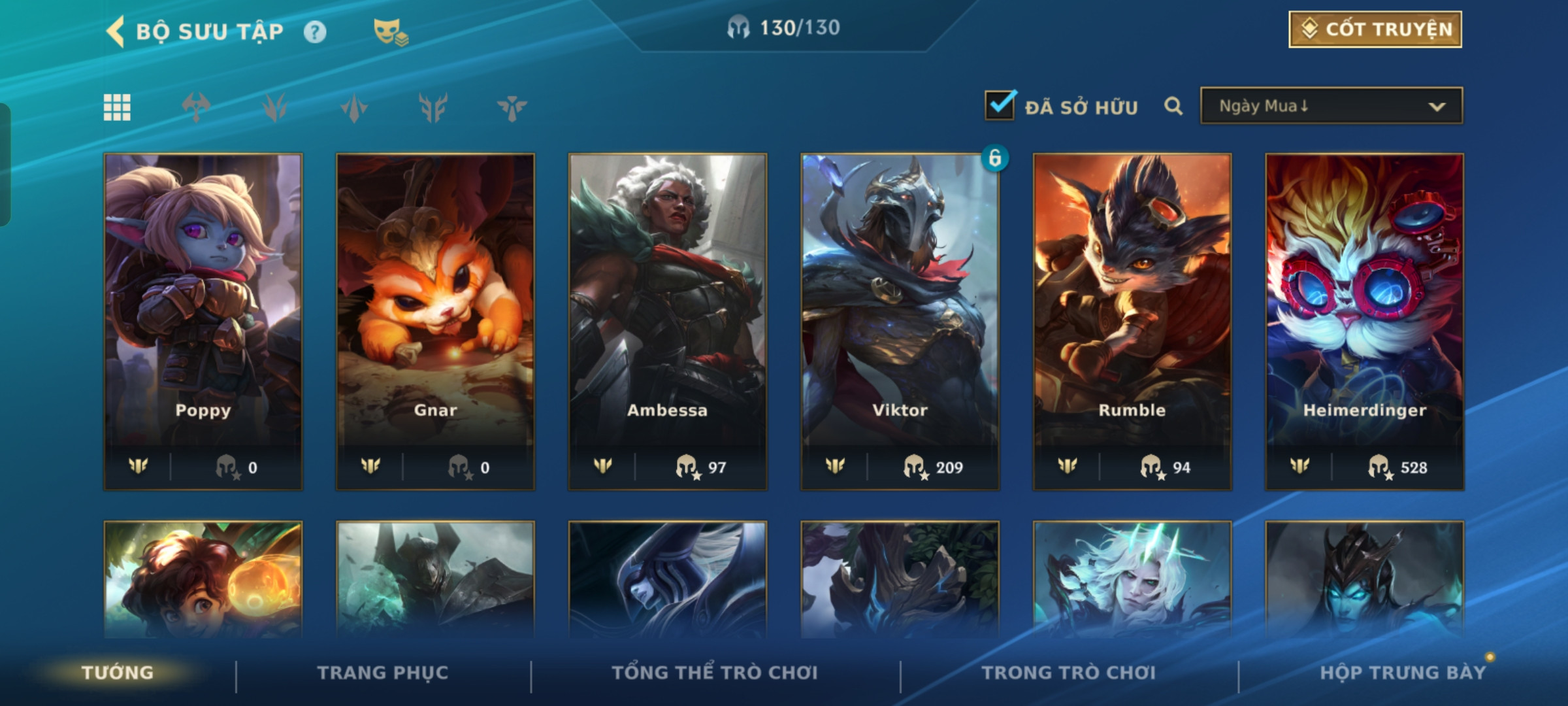Click the gold mask and coins icon
Viewport: 1568px width, 706px height.
tap(390, 31)
